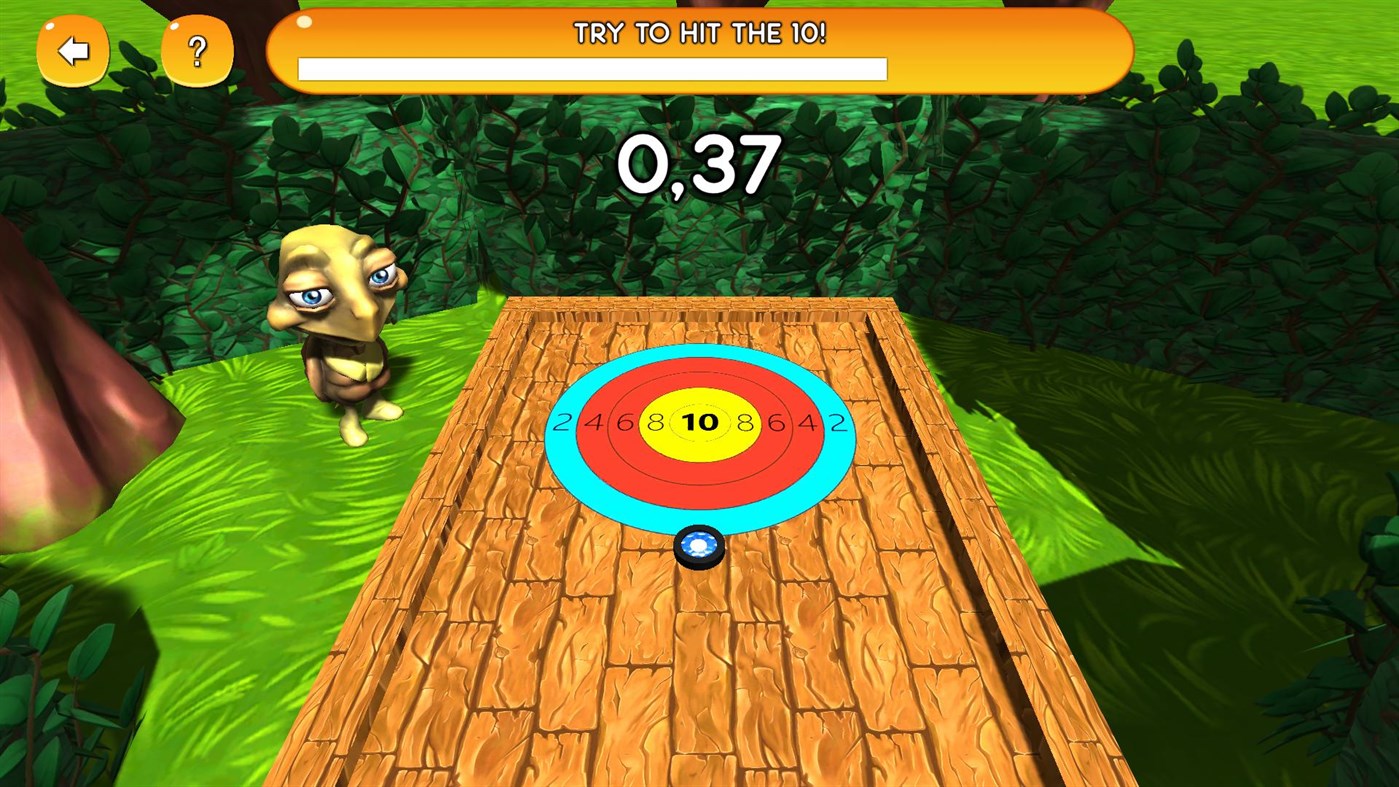Image resolution: width=1399 pixels, height=787 pixels.
Task: Select the blue puck icon
Action: click(x=699, y=545)
